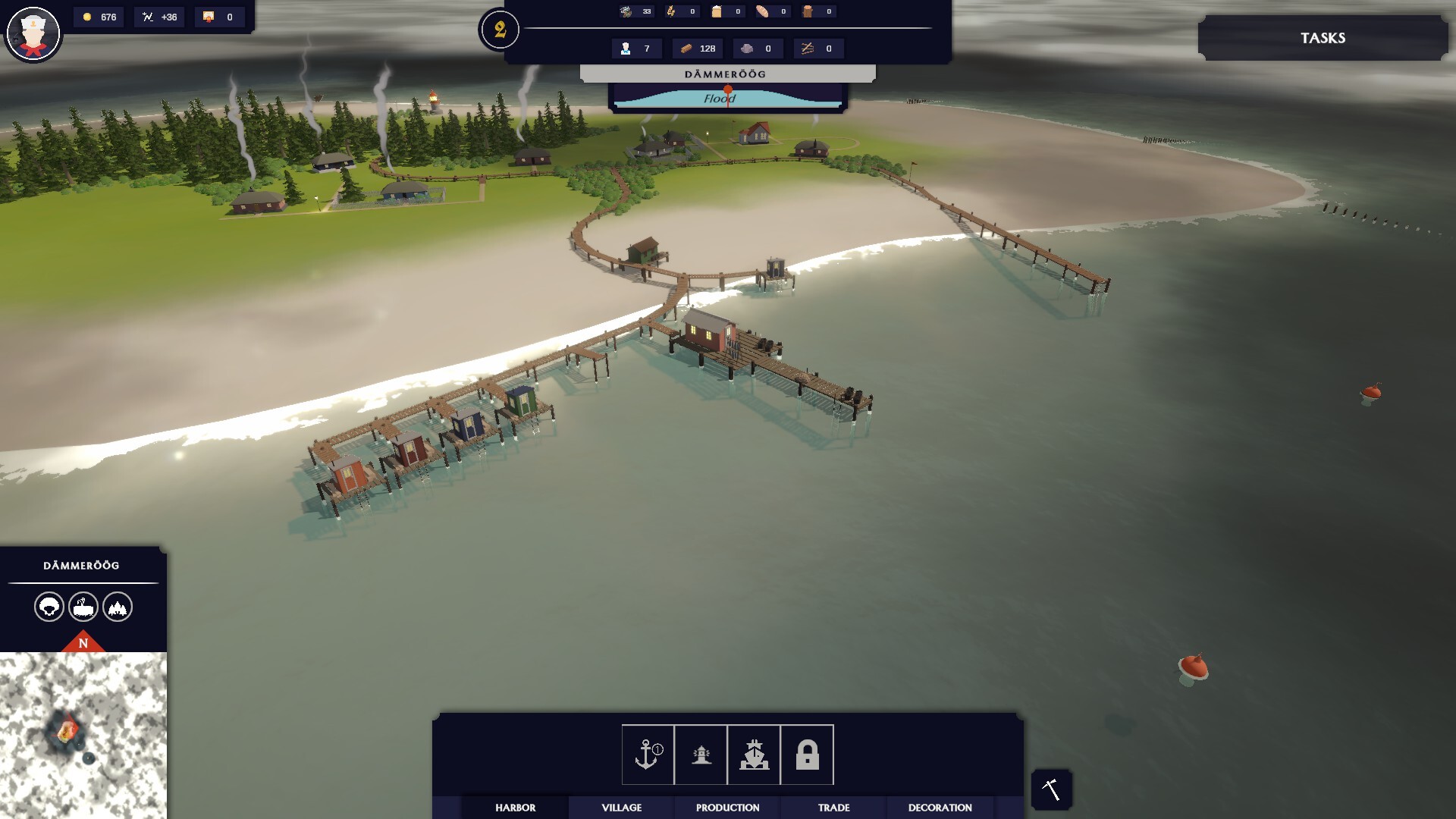Select the anchor pier building tool

[646, 755]
